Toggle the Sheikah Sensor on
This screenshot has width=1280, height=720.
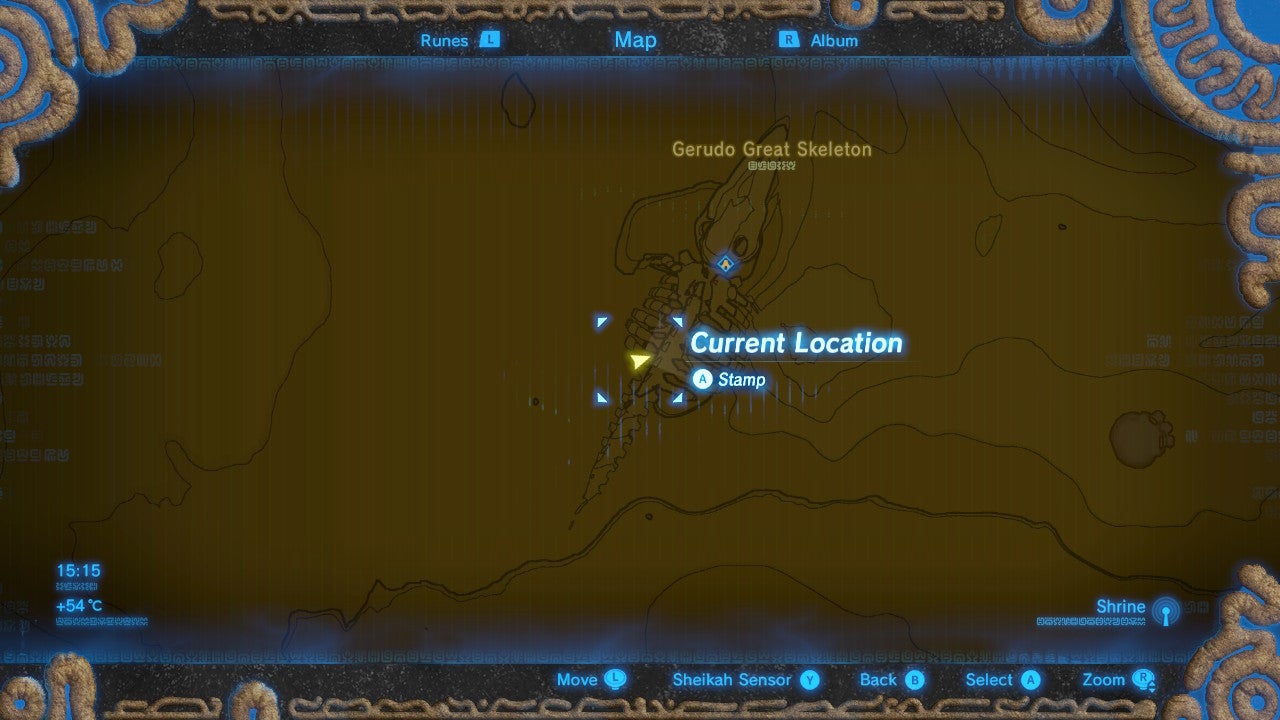tap(734, 679)
